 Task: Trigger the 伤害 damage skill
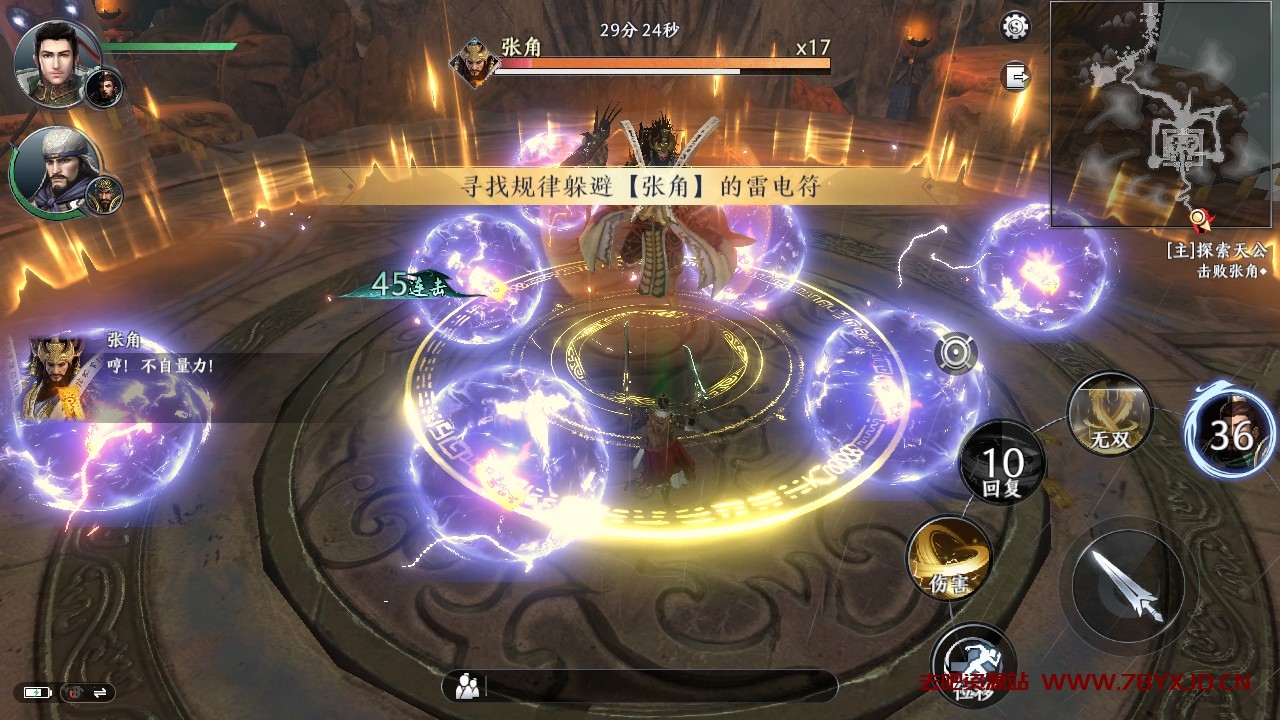949,559
